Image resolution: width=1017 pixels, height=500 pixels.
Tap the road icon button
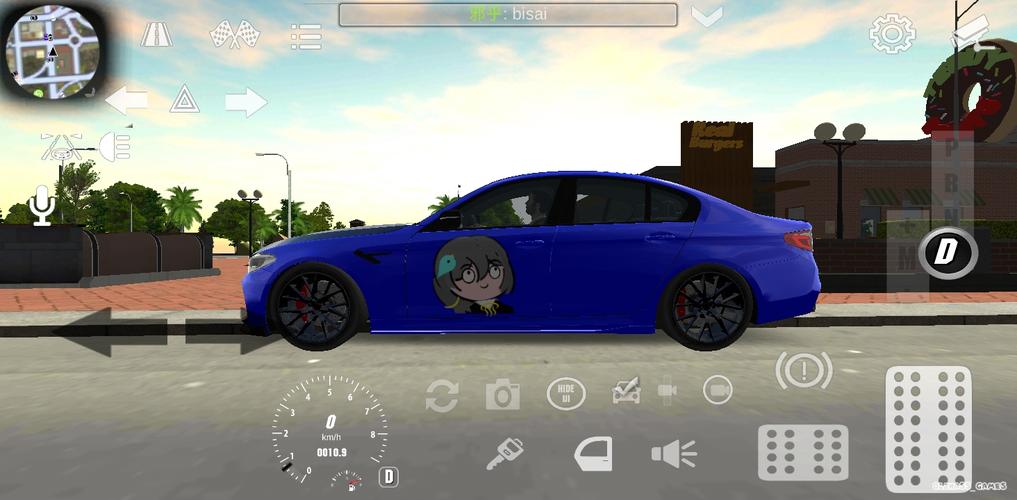pos(156,35)
